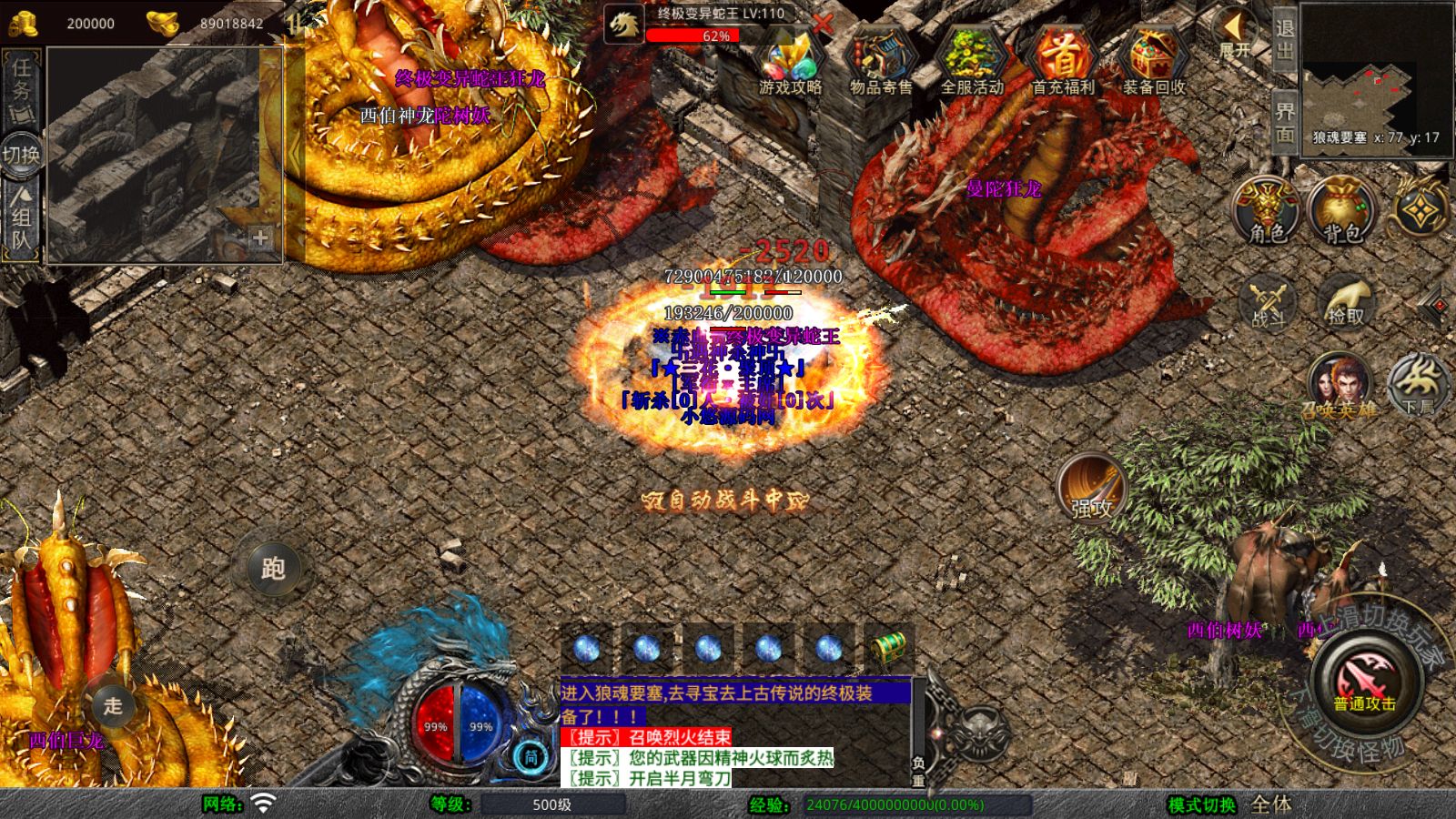Open 装备回收 equipment recycling
1456x819 pixels.
pyautogui.click(x=1153, y=62)
